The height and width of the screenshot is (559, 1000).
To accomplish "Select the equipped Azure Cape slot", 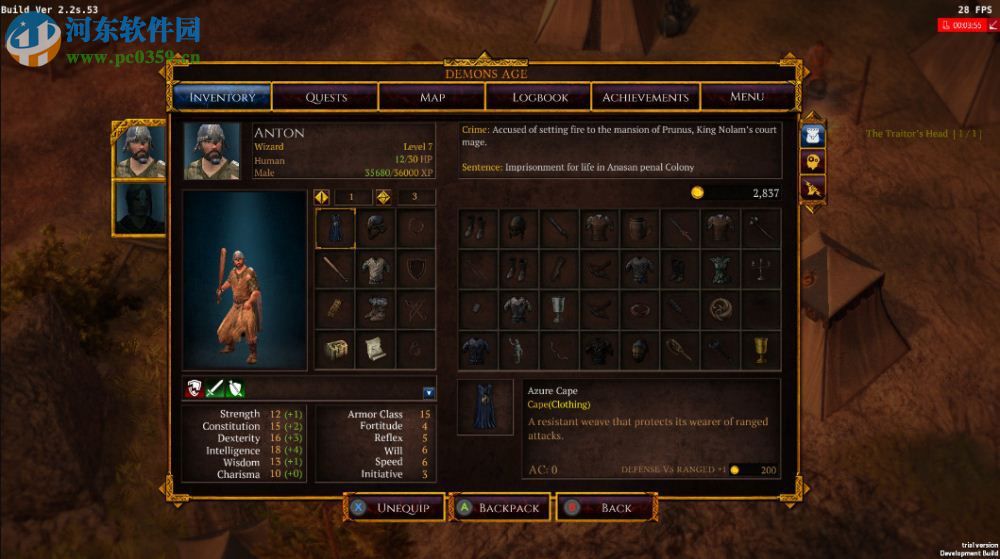I will pos(335,228).
